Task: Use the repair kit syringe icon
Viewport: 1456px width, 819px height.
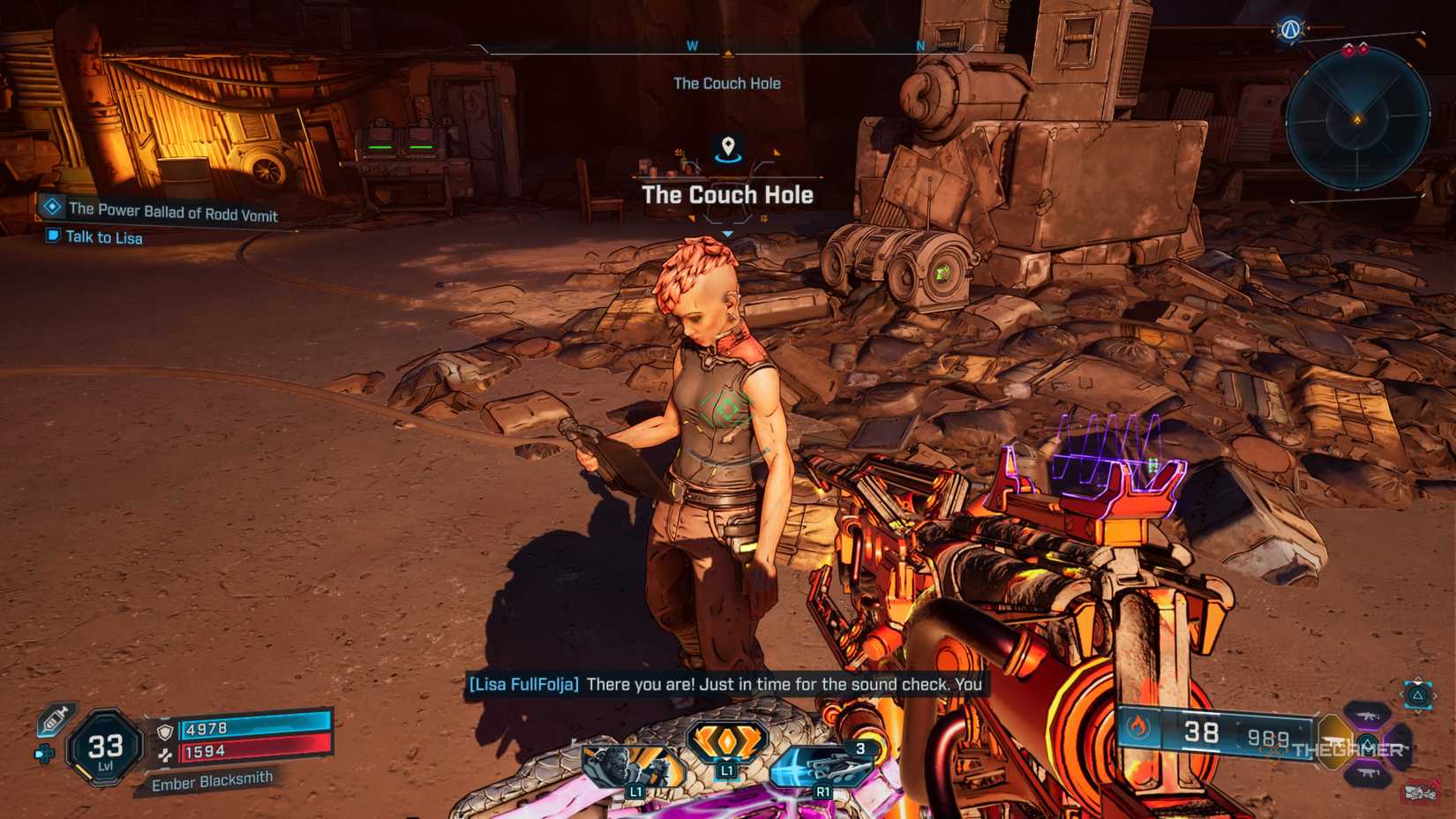Action: pyautogui.click(x=56, y=719)
